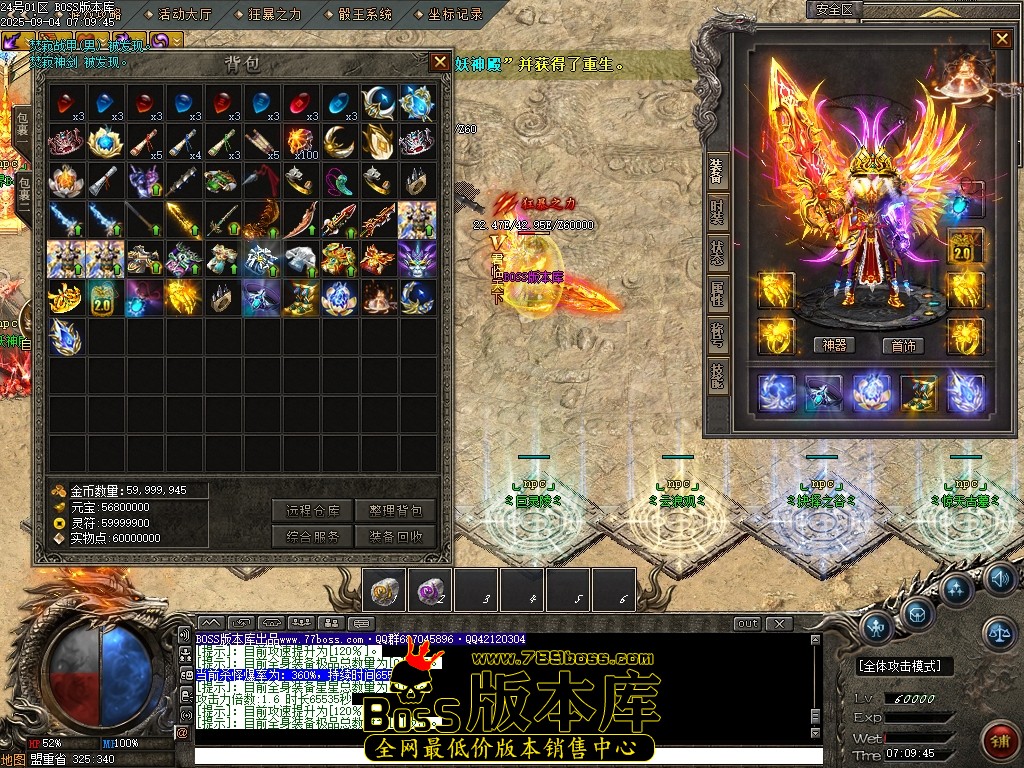This screenshot has width=1024, height=768.
Task: Open the 首饰 jewelry button
Action: [903, 346]
